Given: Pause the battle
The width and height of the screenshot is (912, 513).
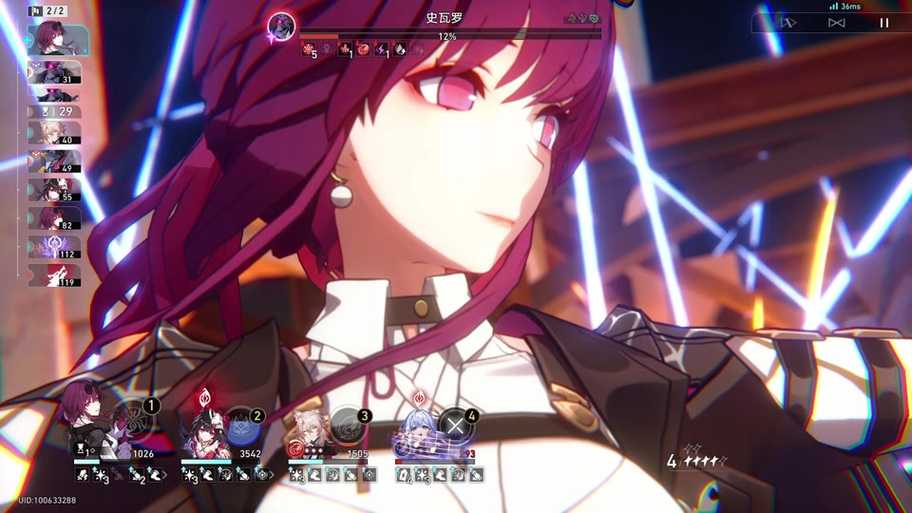Looking at the screenshot, I should pyautogui.click(x=884, y=23).
